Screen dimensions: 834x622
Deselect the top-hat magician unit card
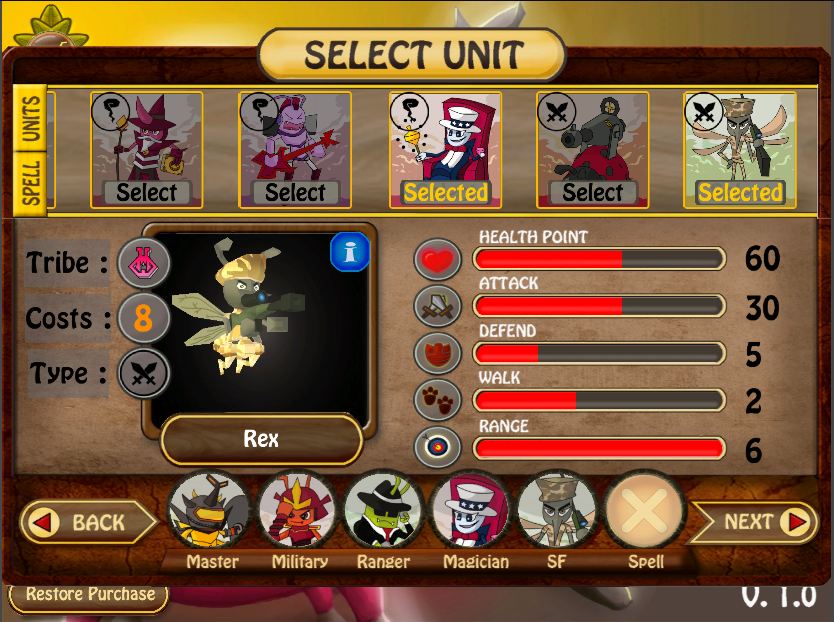pos(445,150)
